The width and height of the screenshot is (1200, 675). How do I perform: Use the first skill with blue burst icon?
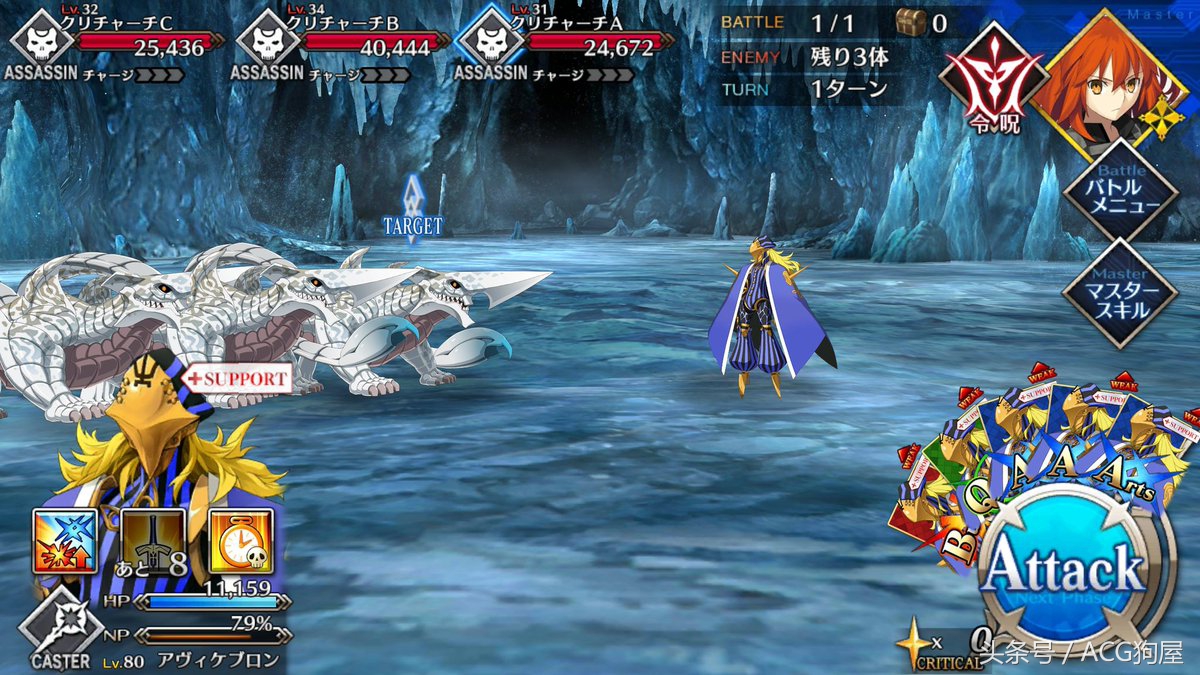(65, 541)
